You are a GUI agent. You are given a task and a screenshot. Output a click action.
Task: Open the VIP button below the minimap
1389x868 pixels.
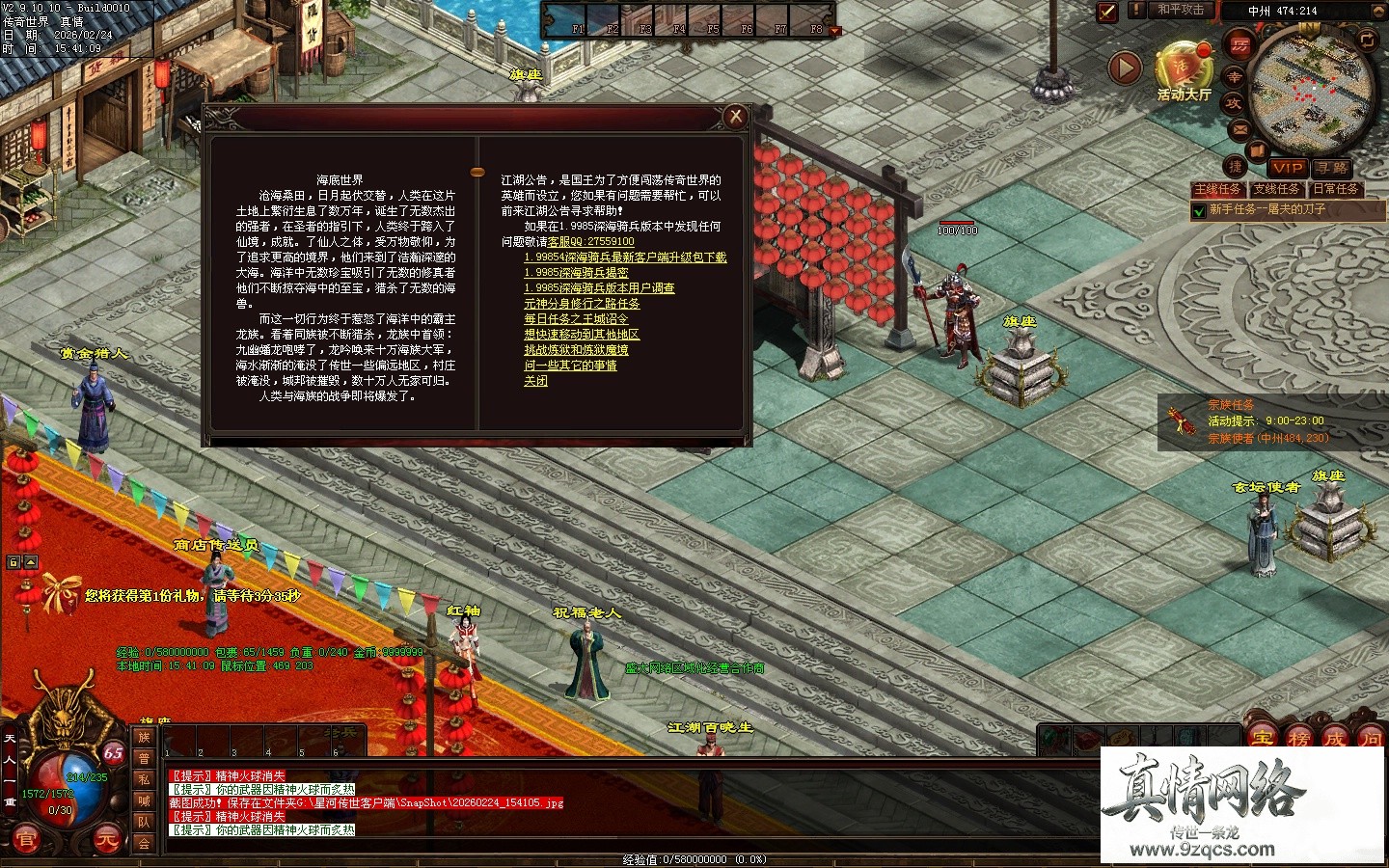coord(1286,168)
